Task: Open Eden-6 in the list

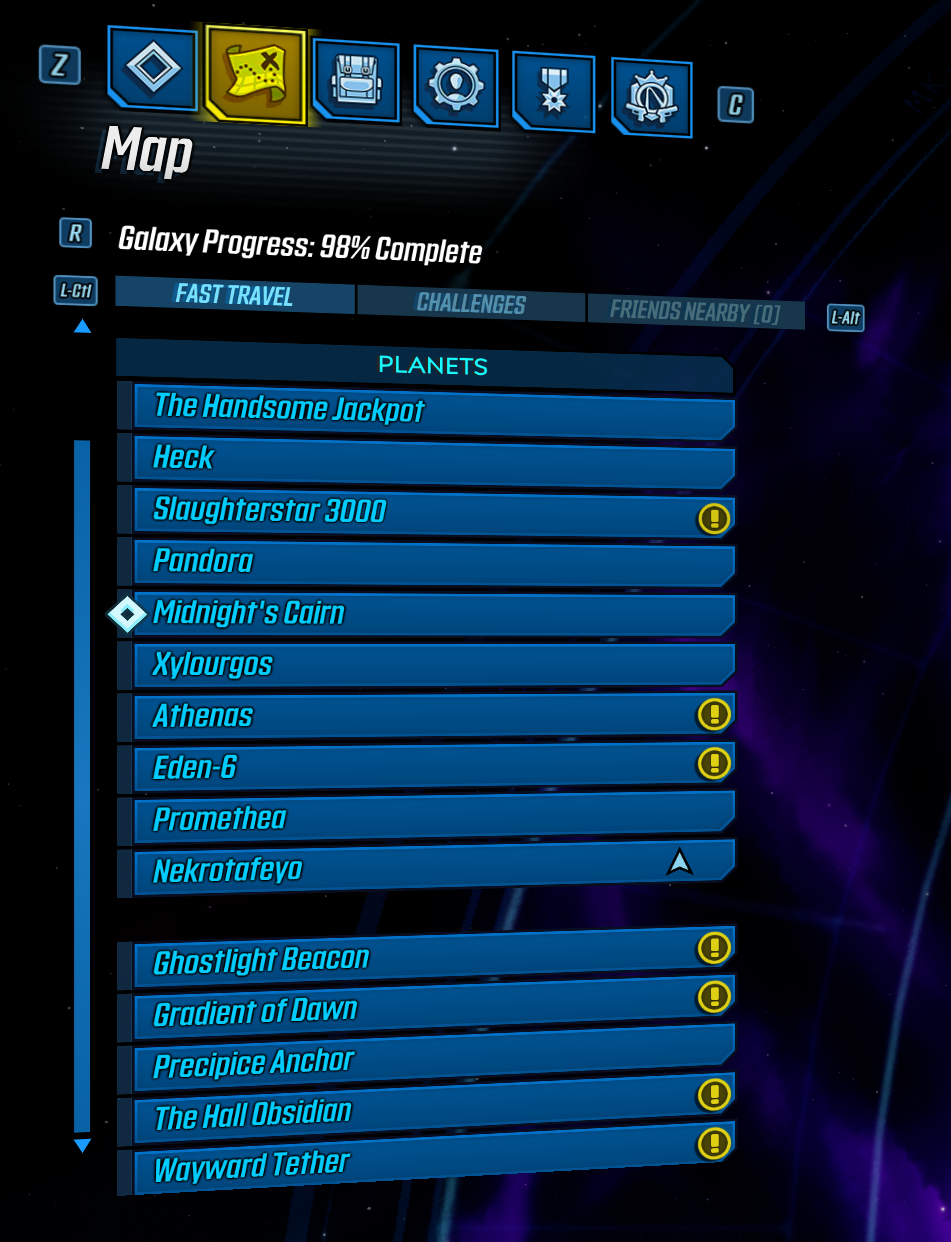Action: tap(420, 767)
